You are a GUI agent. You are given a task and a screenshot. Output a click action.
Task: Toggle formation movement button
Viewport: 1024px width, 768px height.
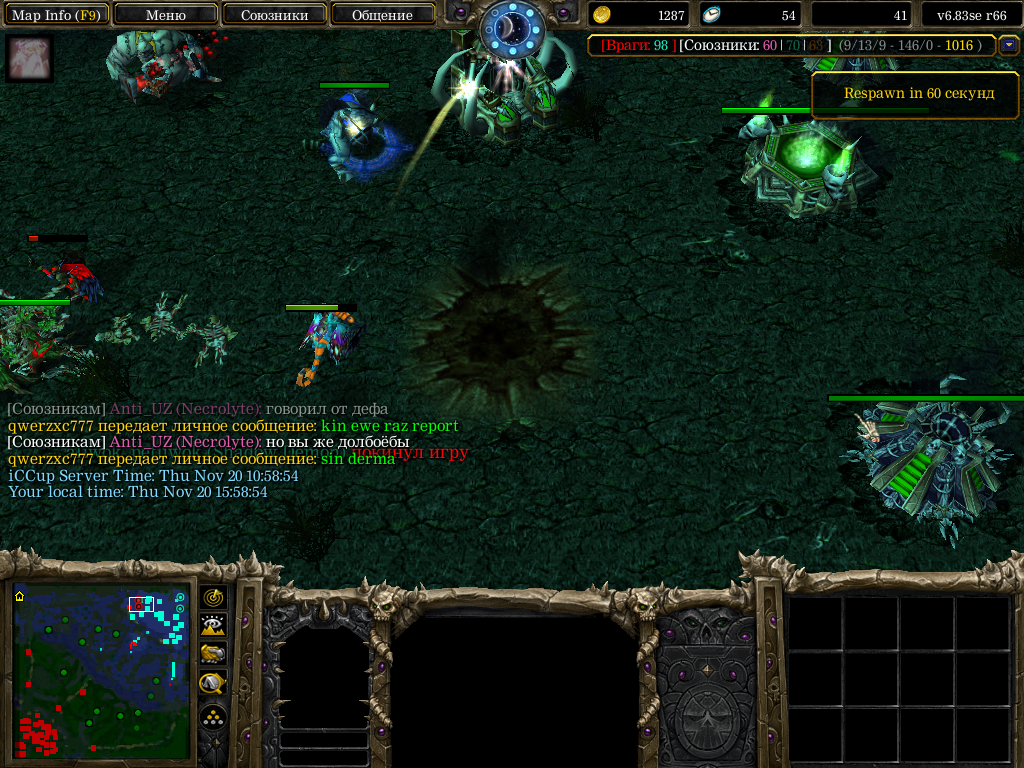click(x=214, y=717)
